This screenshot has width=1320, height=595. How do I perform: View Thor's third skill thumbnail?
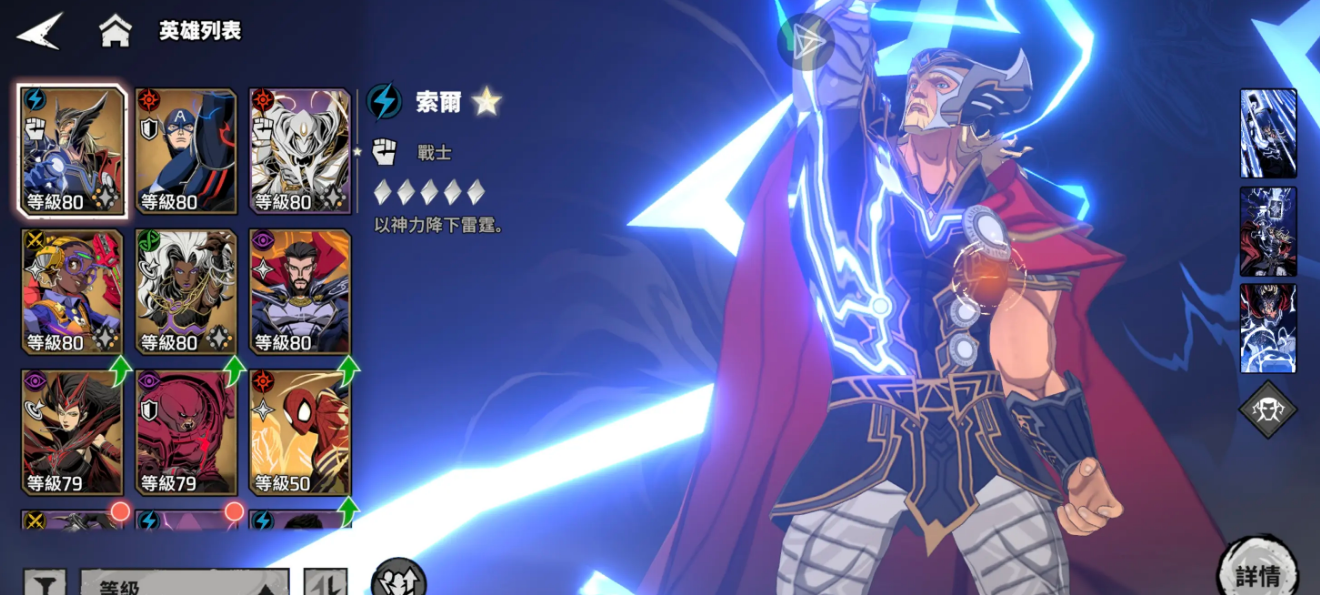(x=1268, y=328)
